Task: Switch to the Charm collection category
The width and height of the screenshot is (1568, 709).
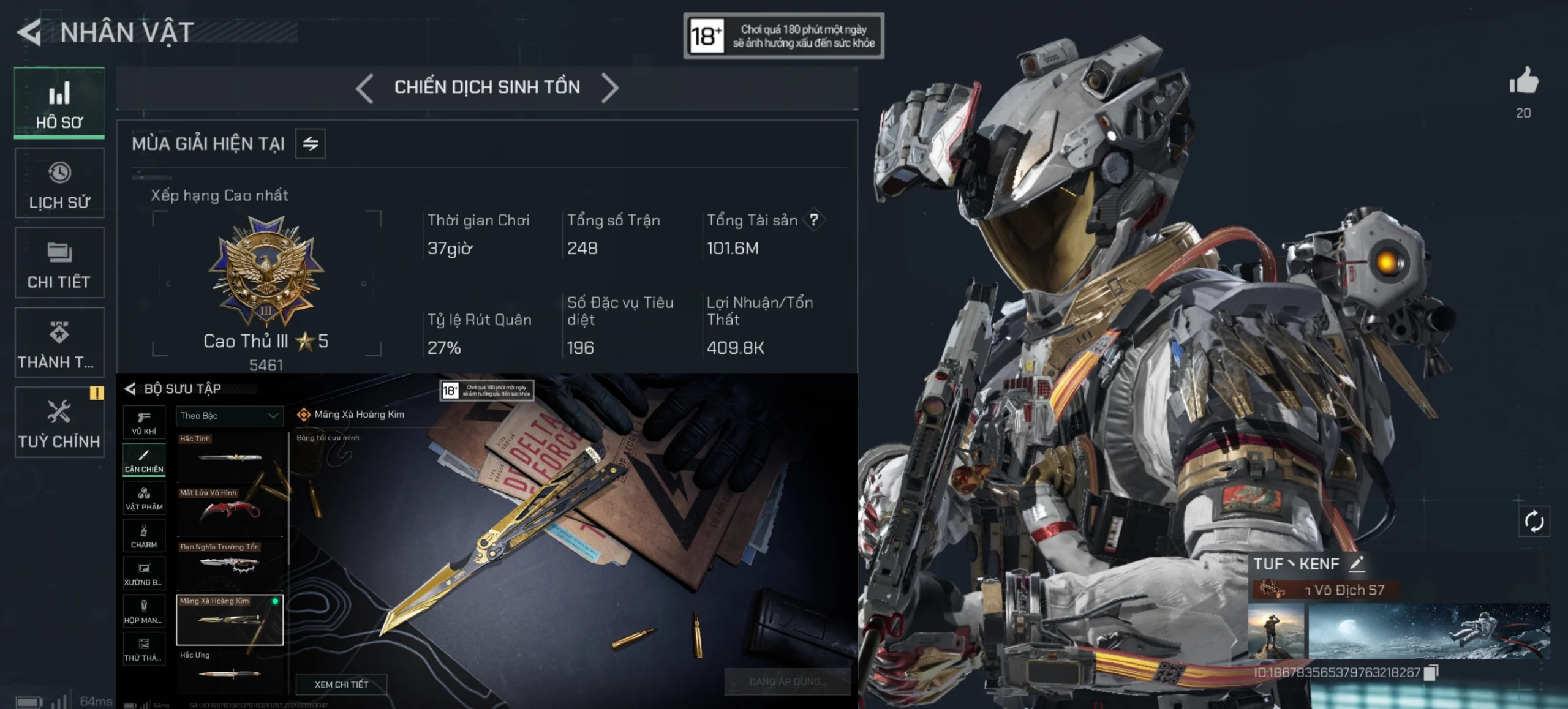Action: coord(144,536)
